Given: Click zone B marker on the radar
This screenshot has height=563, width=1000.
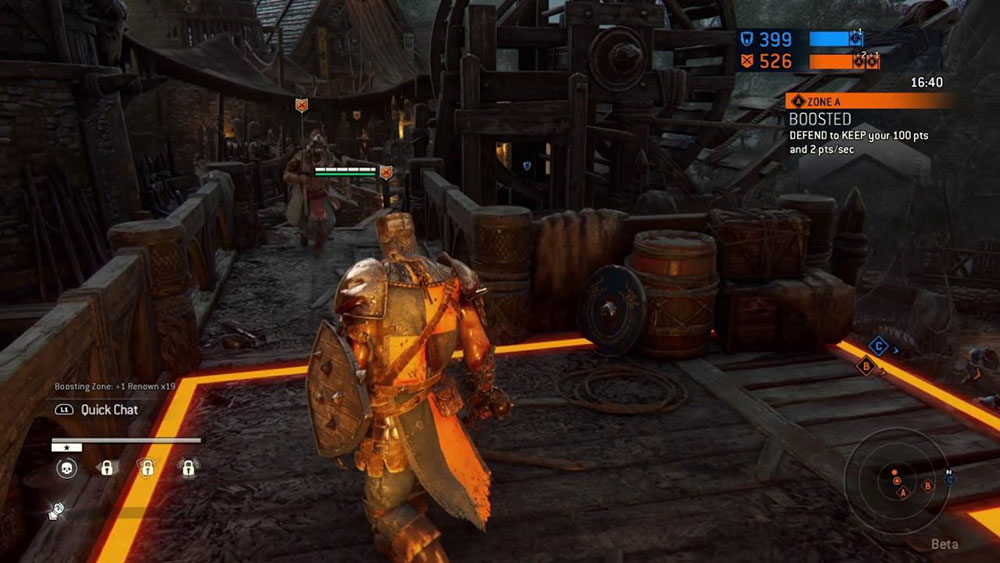Looking at the screenshot, I should [x=928, y=486].
